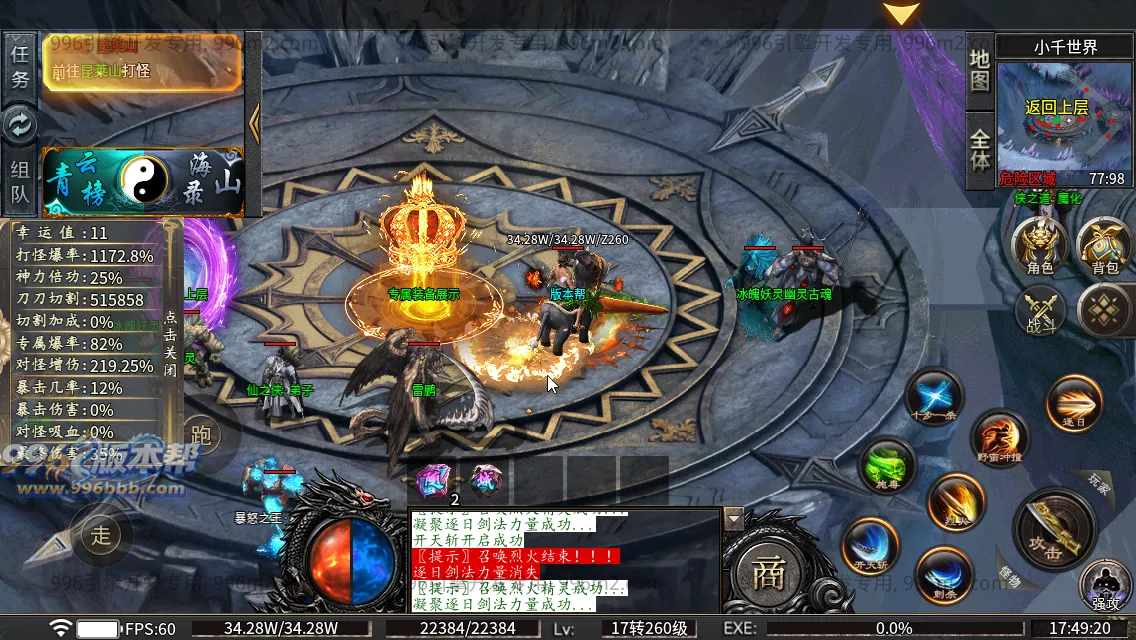The width and height of the screenshot is (1136, 640).
Task: Switch to the 组队 team tab
Action: (19, 181)
